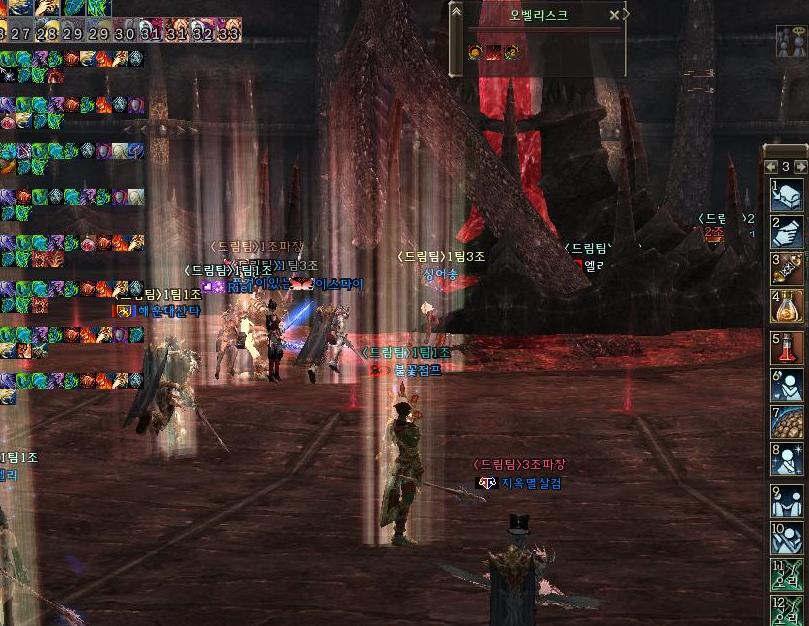Use the scroll item in slot 3
The height and width of the screenshot is (626, 809).
[x=789, y=269]
